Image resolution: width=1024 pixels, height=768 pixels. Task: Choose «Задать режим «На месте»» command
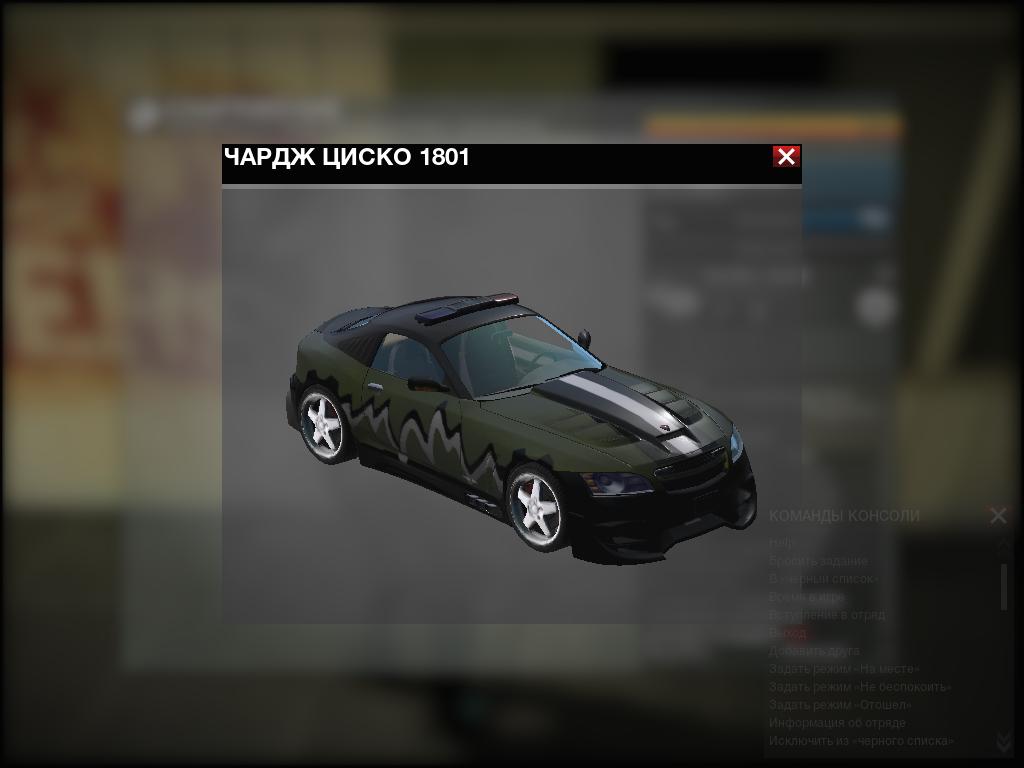pos(844,669)
